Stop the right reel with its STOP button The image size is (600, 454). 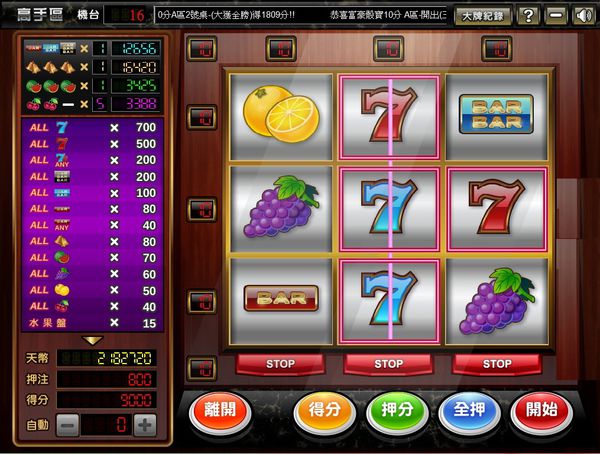(497, 364)
